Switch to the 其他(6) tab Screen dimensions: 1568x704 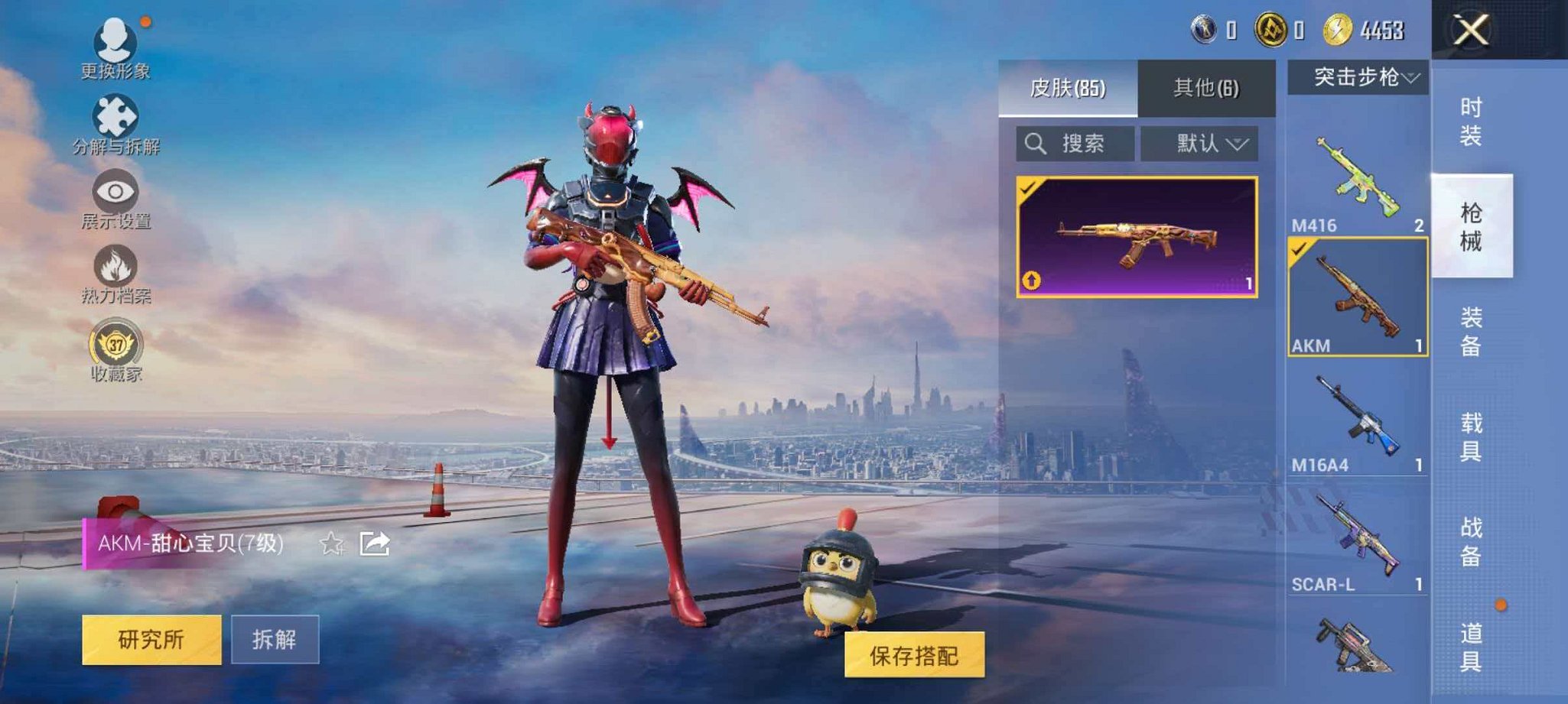coord(1206,86)
